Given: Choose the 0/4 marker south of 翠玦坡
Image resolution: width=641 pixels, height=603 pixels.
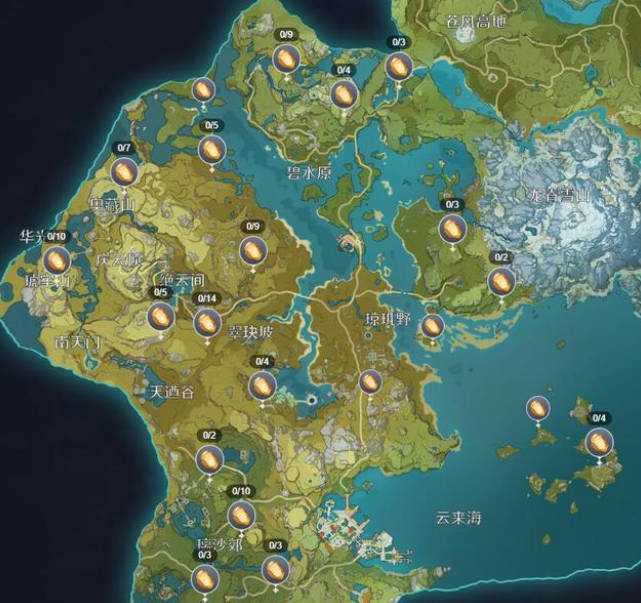Looking at the screenshot, I should pyautogui.click(x=263, y=385).
